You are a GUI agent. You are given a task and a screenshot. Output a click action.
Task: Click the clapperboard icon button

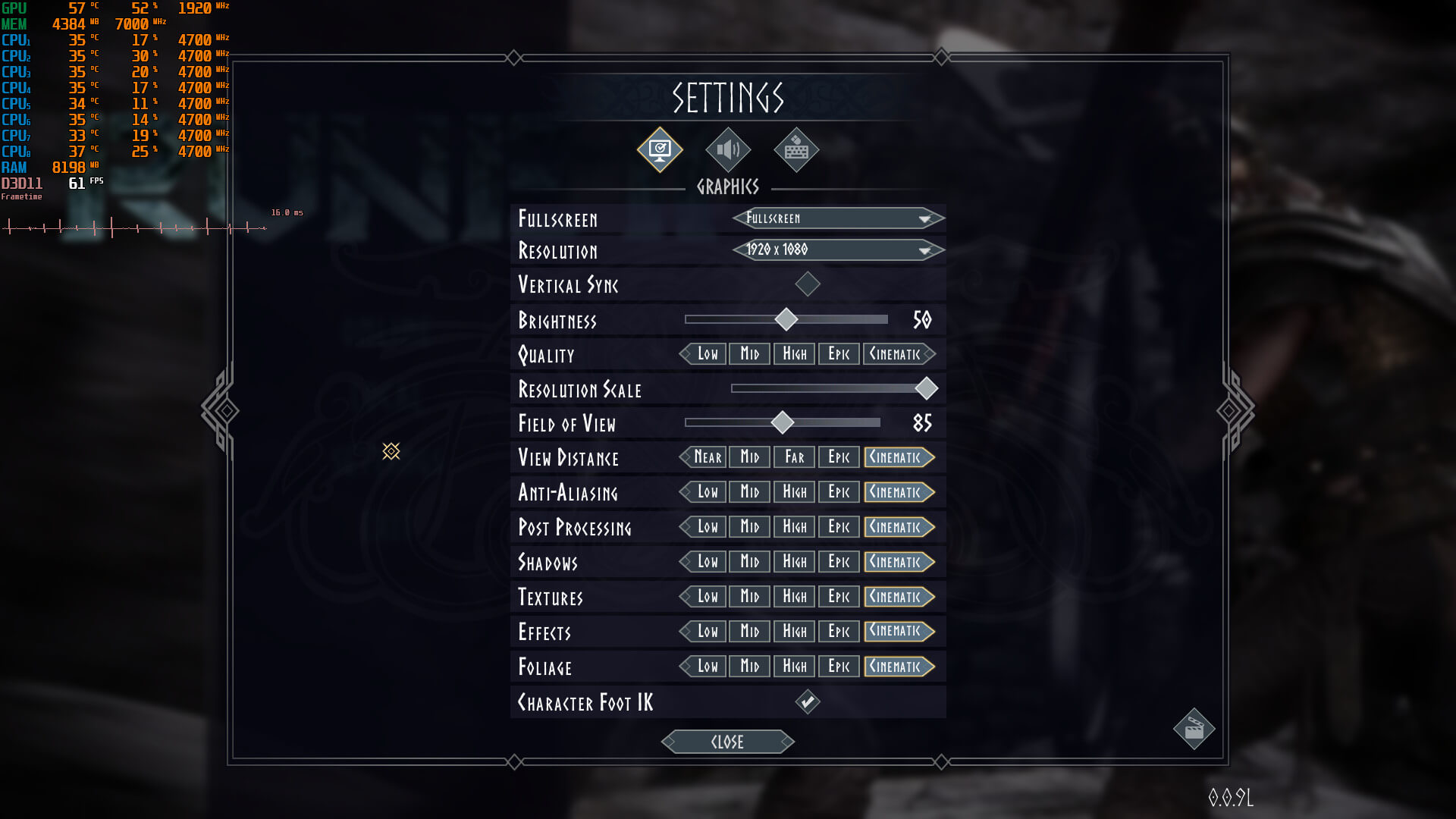tap(1194, 730)
